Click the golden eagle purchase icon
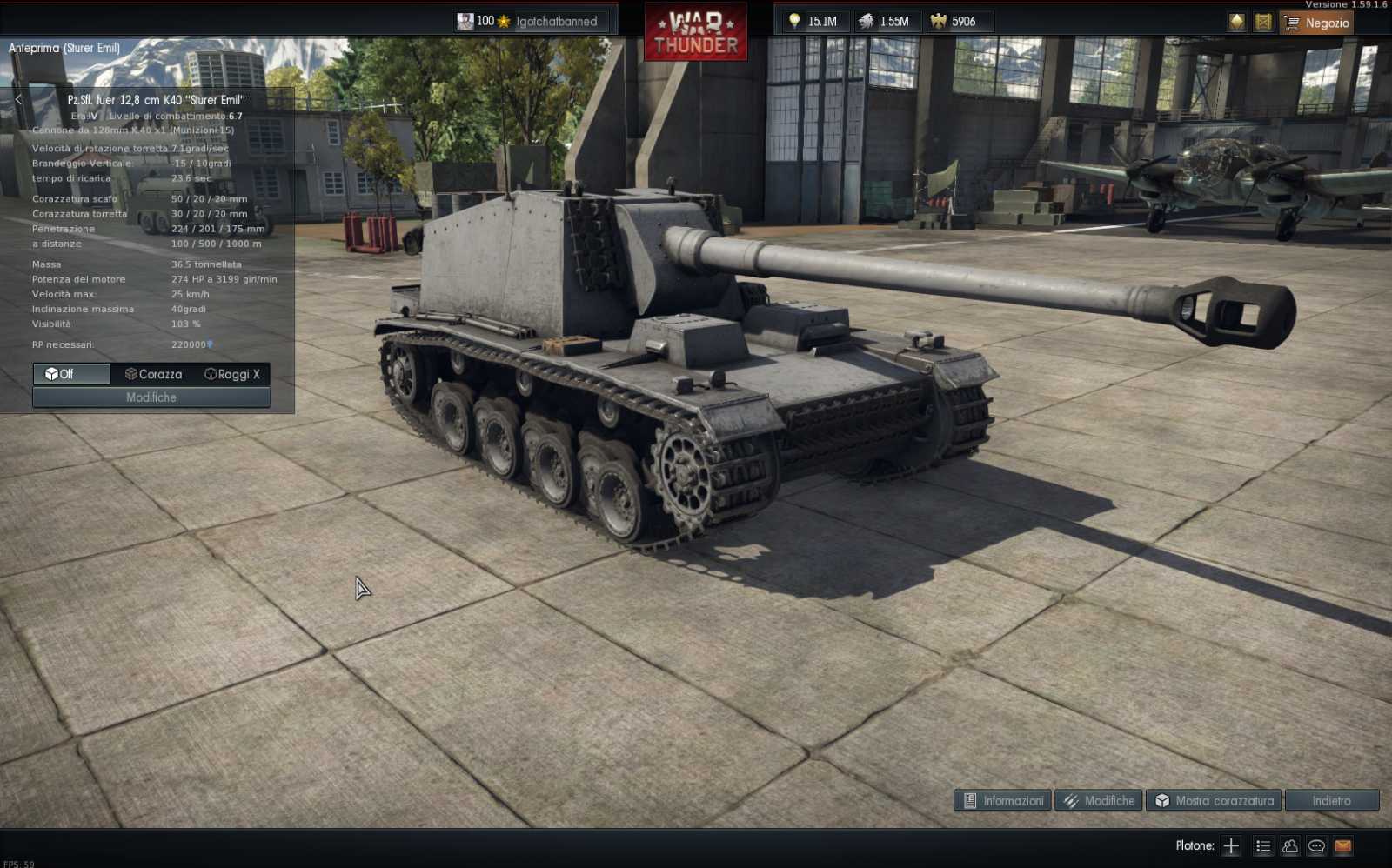This screenshot has height=868, width=1392. coord(1235,22)
